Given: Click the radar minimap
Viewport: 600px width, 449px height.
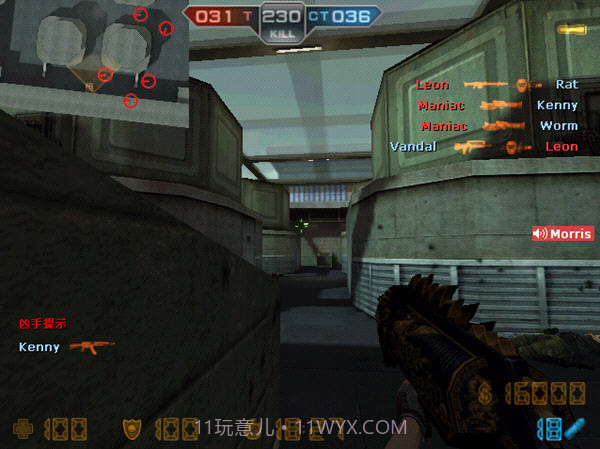Looking at the screenshot, I should [94, 55].
